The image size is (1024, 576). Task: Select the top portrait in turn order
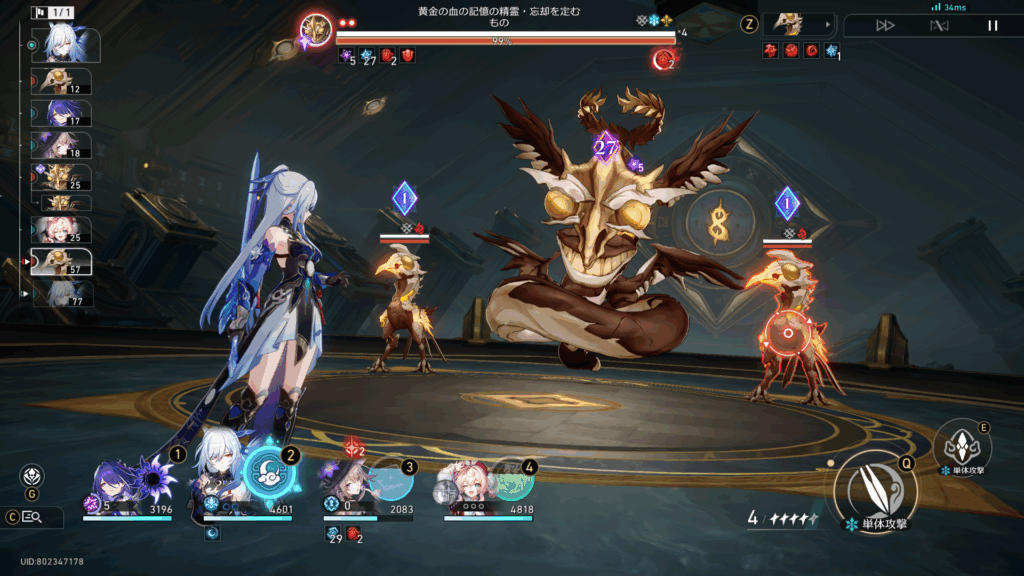(x=61, y=44)
